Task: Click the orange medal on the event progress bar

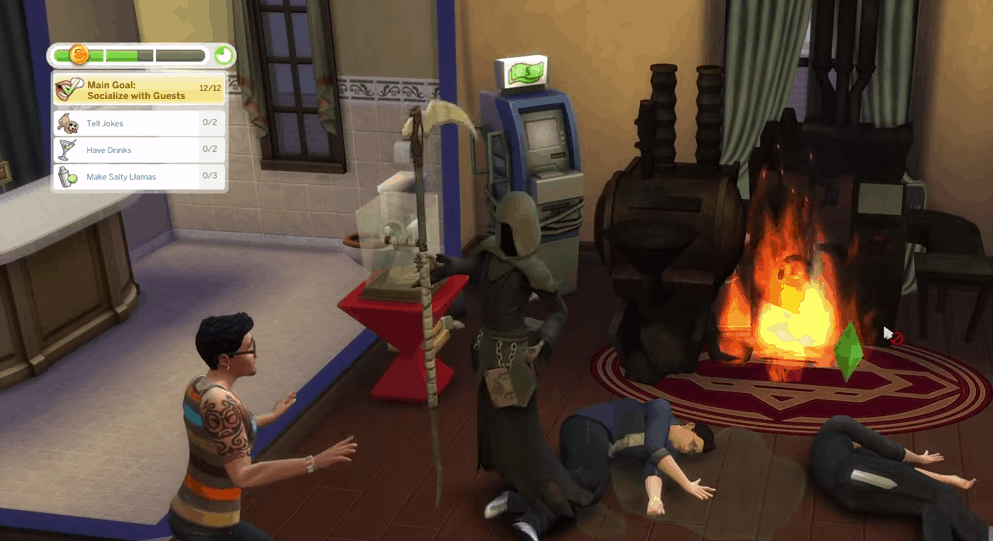Action: pyautogui.click(x=80, y=55)
